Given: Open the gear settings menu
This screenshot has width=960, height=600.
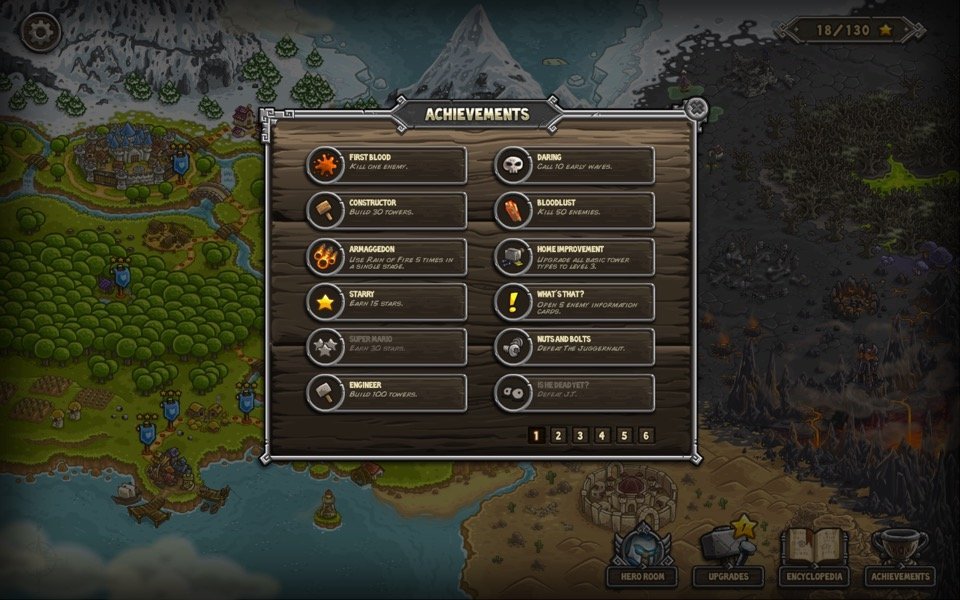Looking at the screenshot, I should click(x=41, y=31).
